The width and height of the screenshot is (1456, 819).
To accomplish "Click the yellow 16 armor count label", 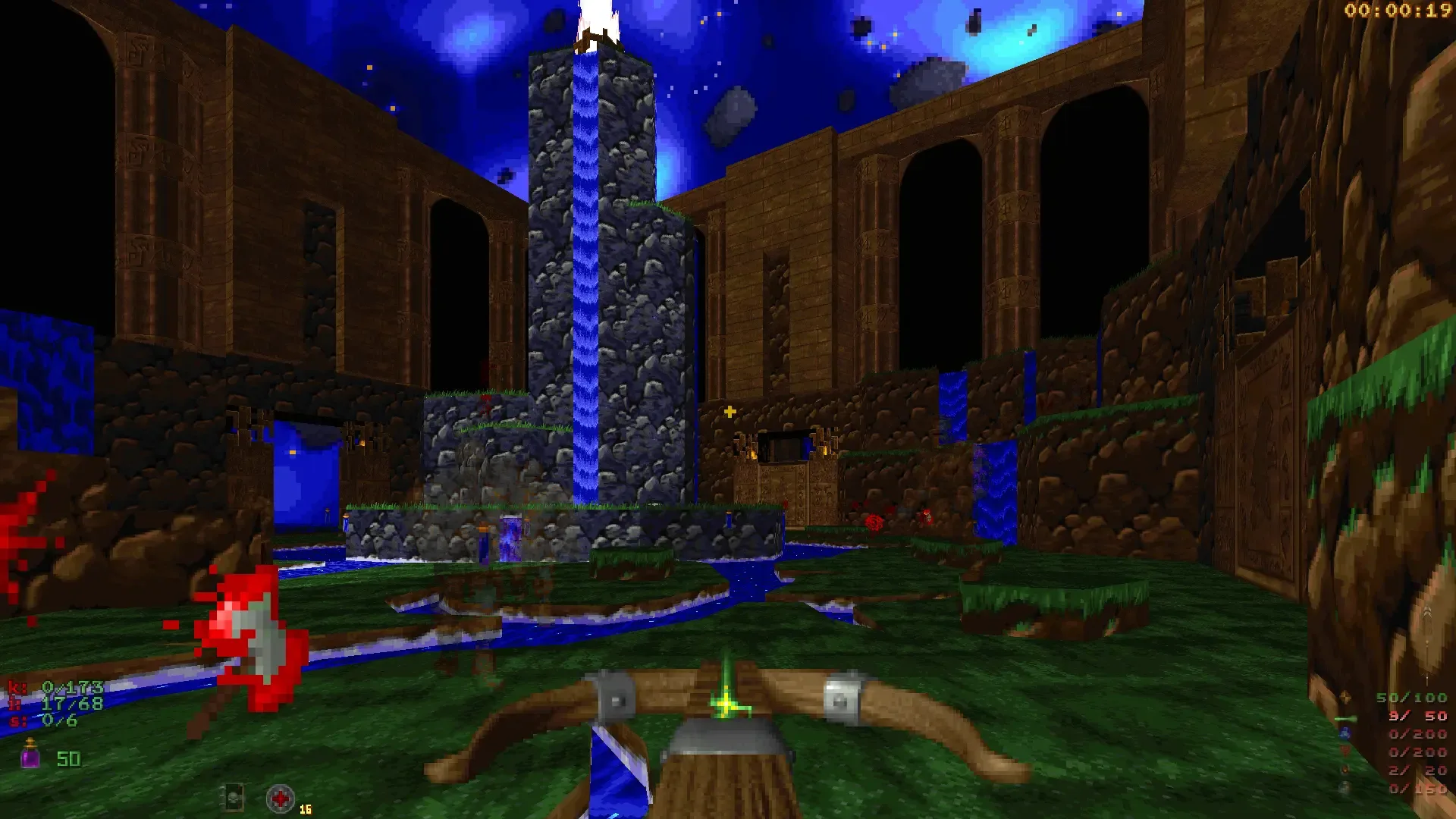I will (305, 810).
